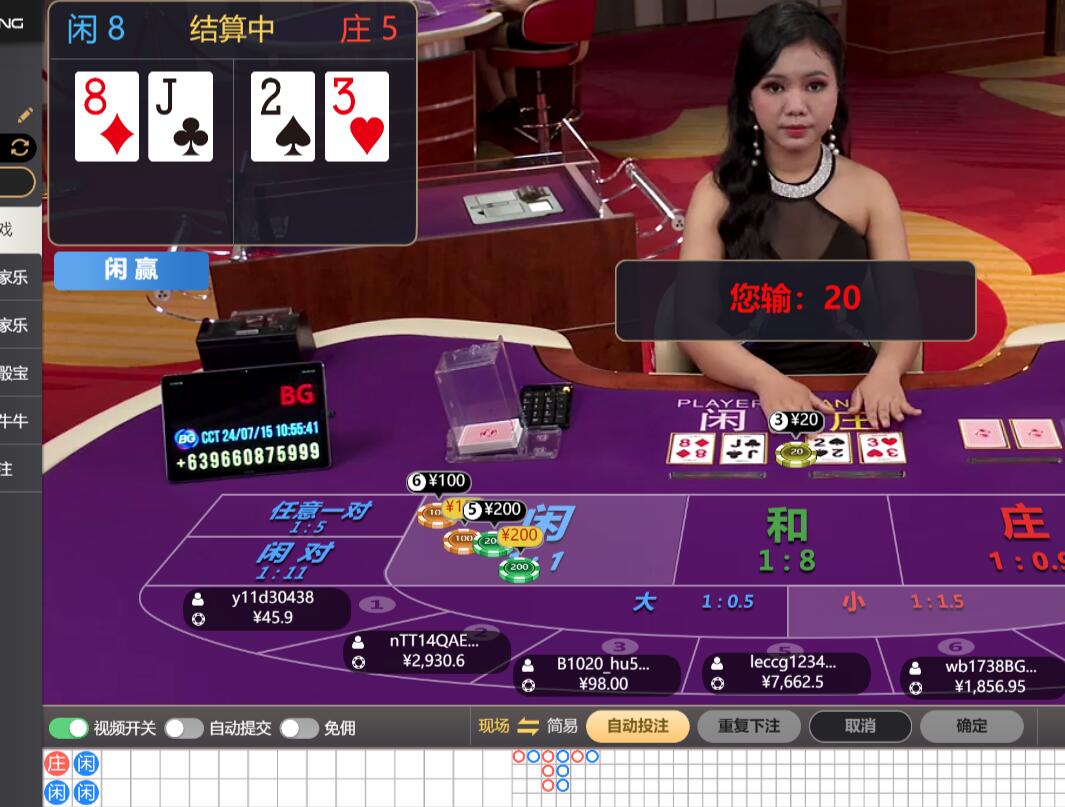Open the 牛牛 sidebar game entry
Image resolution: width=1065 pixels, height=807 pixels.
(14, 421)
